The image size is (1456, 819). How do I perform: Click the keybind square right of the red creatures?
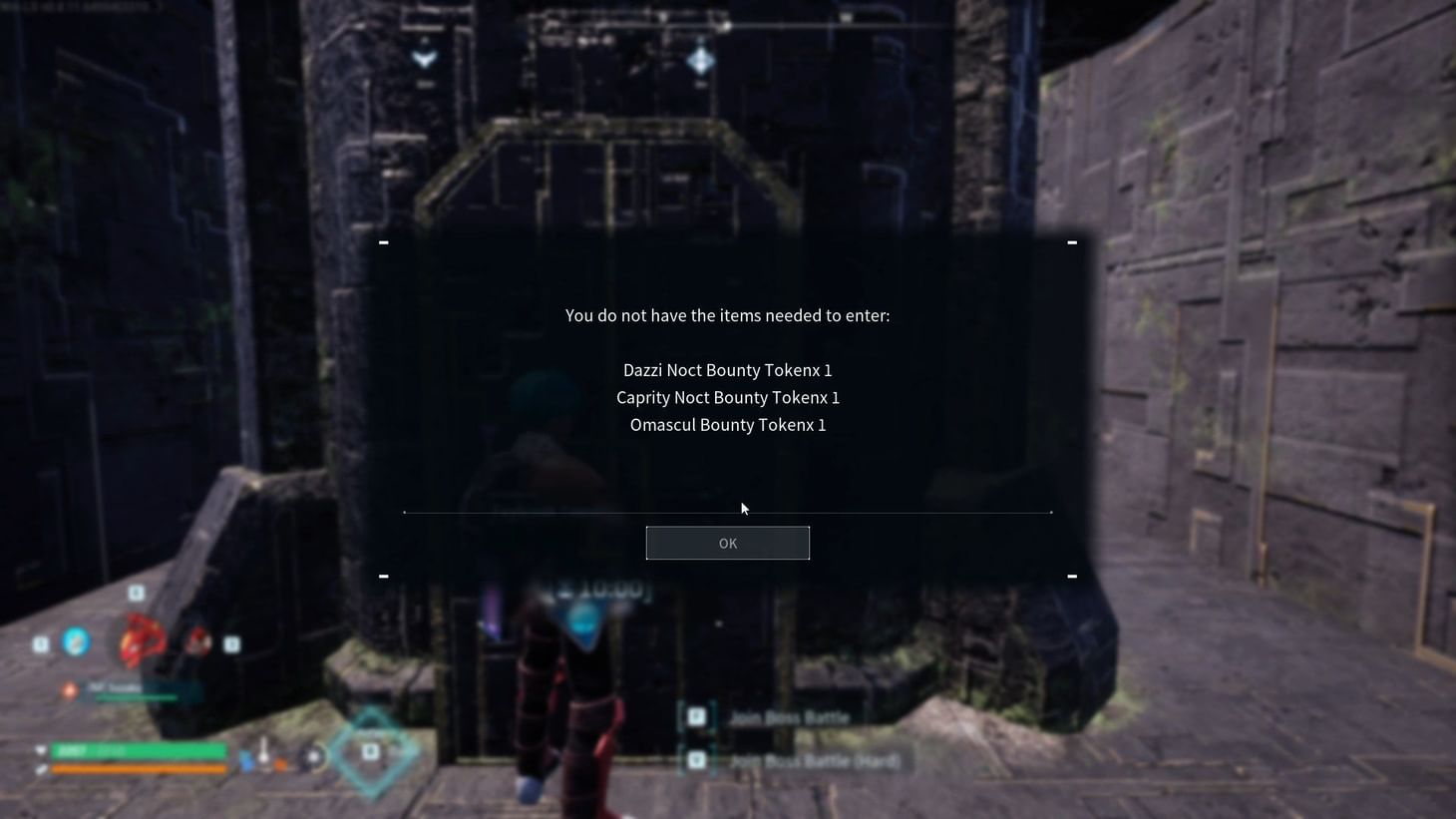(230, 643)
